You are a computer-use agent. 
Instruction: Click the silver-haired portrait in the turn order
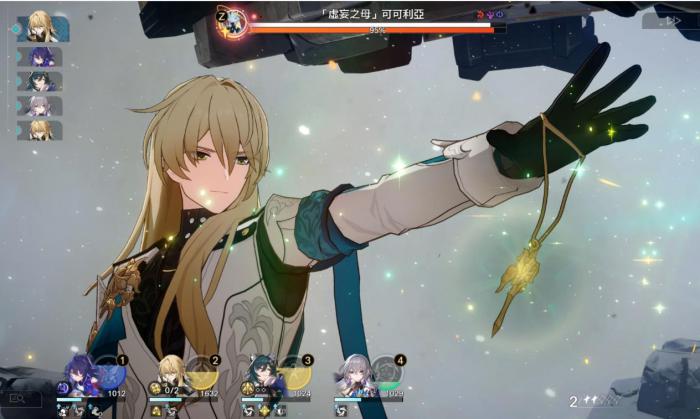[40, 105]
